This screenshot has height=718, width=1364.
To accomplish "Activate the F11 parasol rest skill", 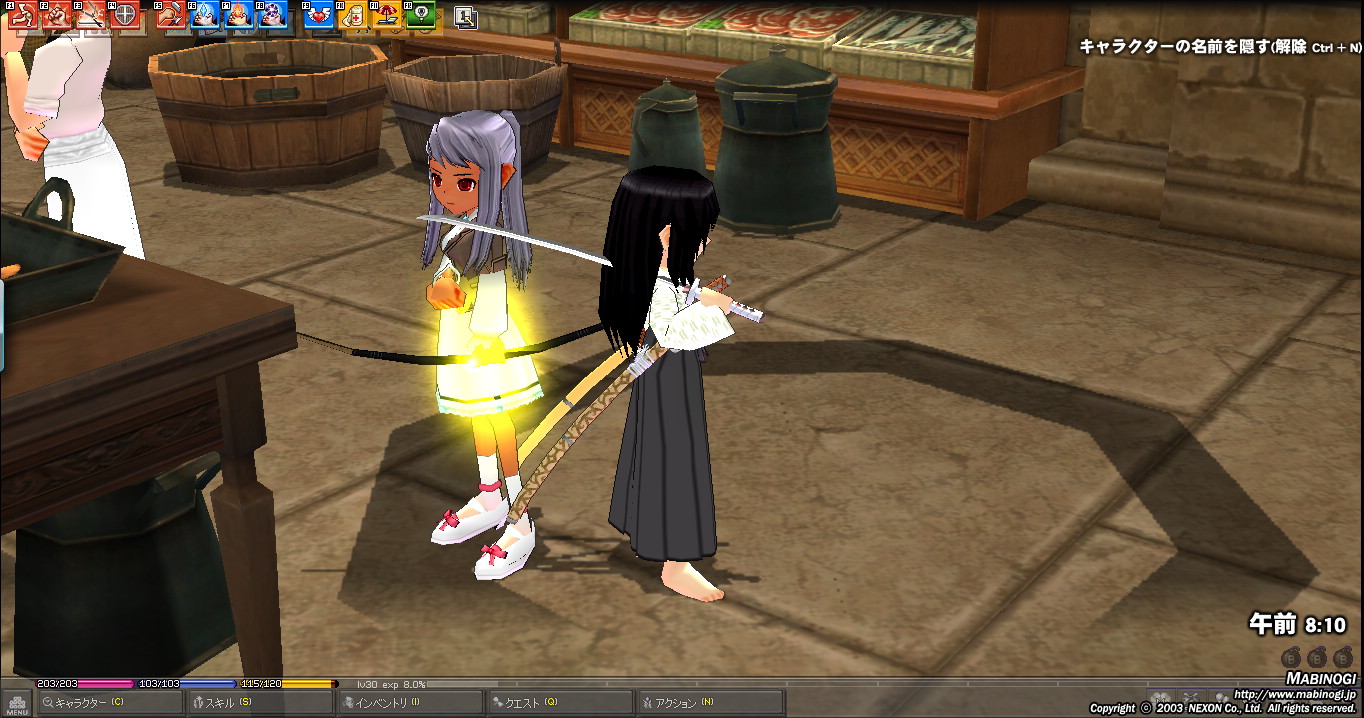I will [x=387, y=14].
